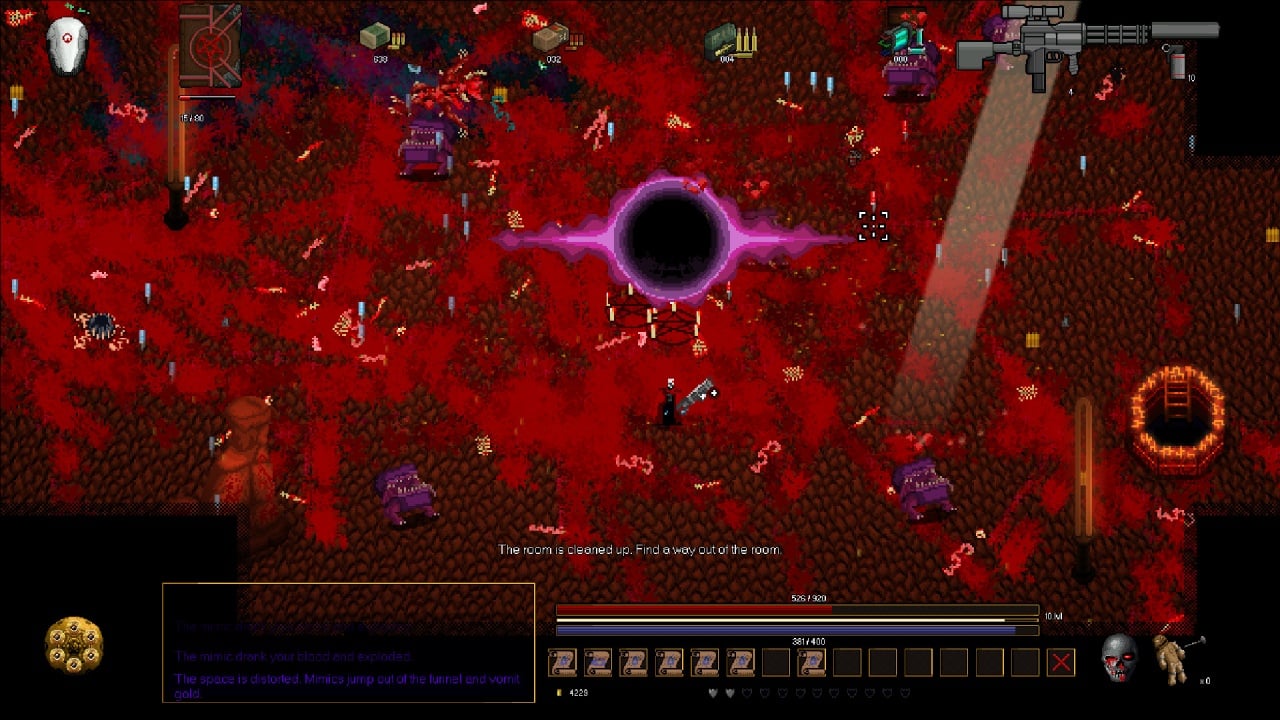Image resolution: width=1280 pixels, height=720 pixels.
Task: Select the white mask icon
Action: 67,45
